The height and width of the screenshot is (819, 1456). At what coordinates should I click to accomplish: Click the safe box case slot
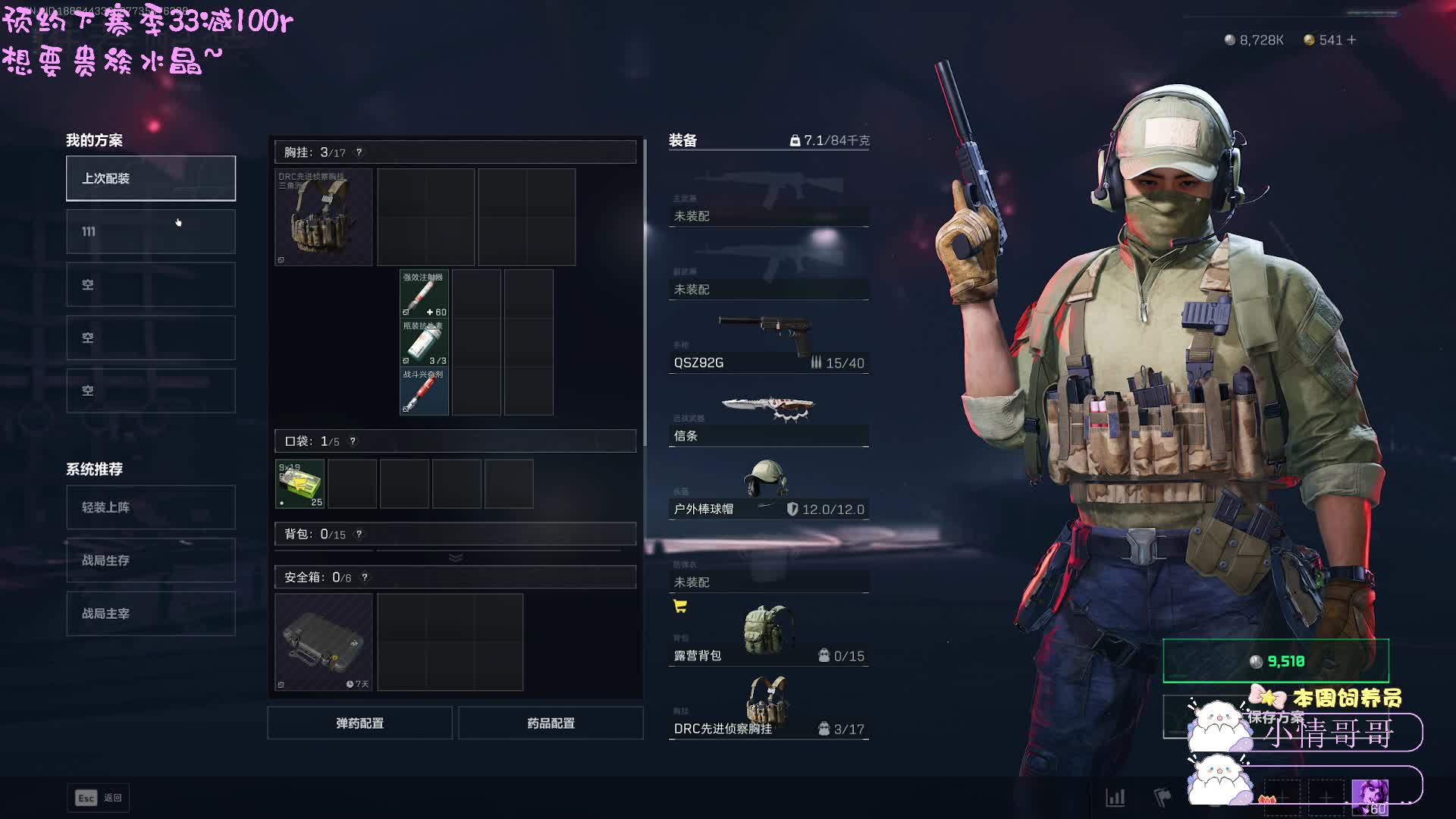pos(324,642)
